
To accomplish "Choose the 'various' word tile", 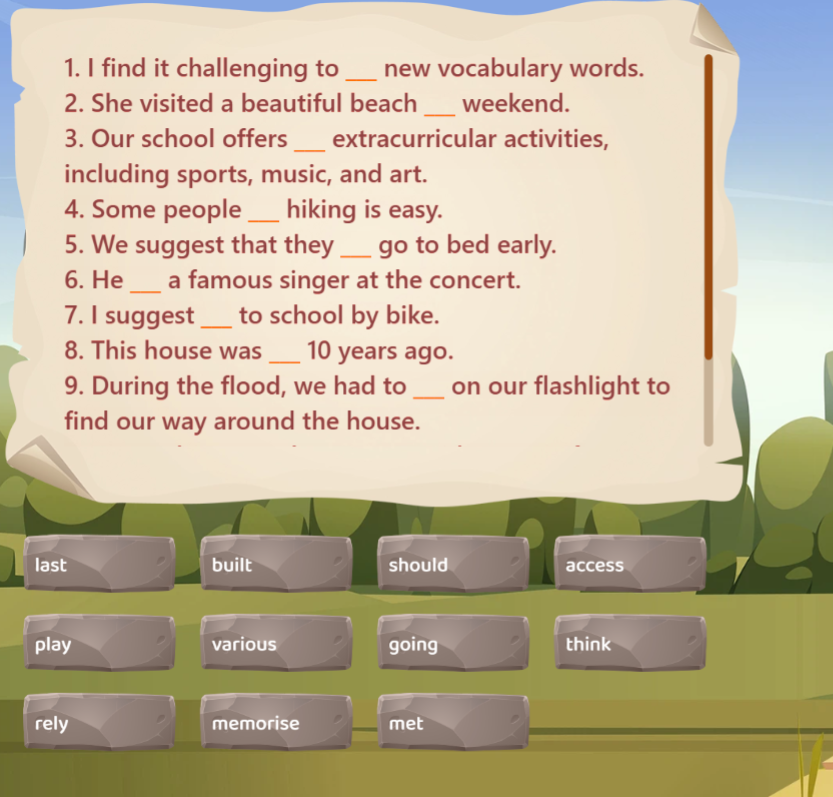I will click(x=275, y=644).
